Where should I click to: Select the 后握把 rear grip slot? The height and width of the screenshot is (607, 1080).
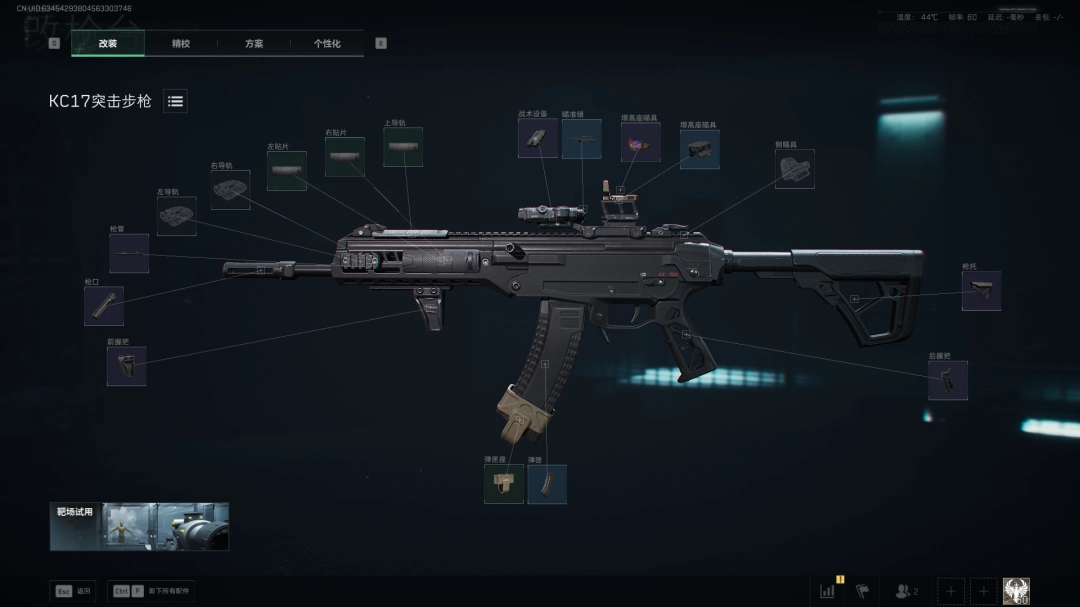(947, 380)
